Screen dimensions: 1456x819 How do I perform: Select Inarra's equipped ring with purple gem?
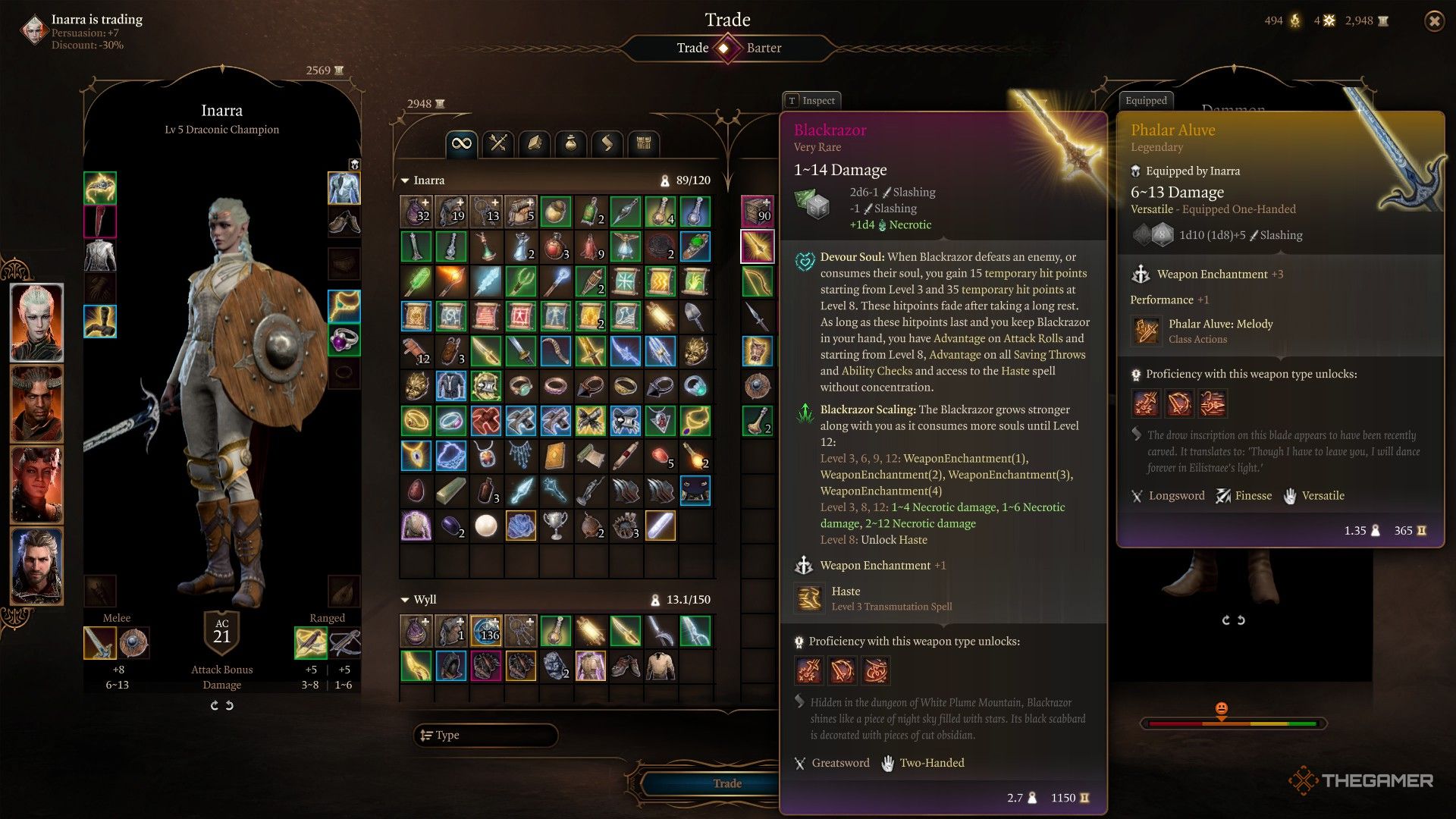[x=344, y=340]
